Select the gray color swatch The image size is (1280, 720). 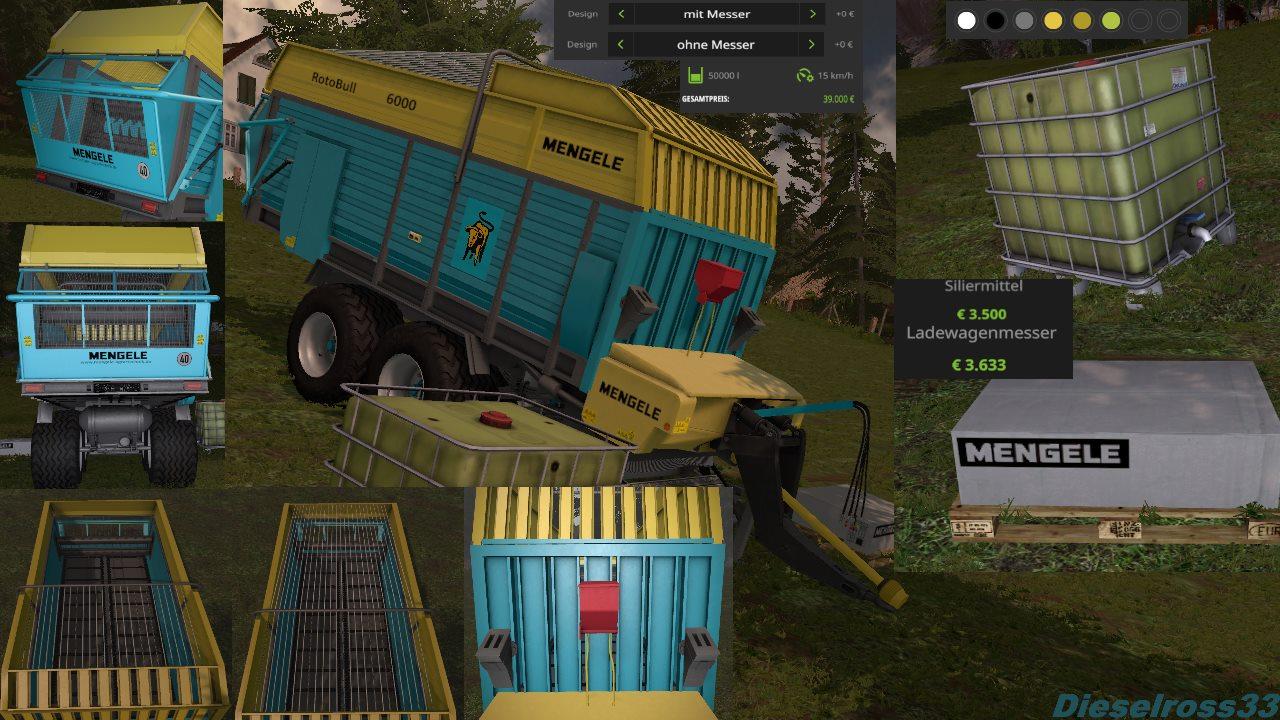[x=1024, y=20]
